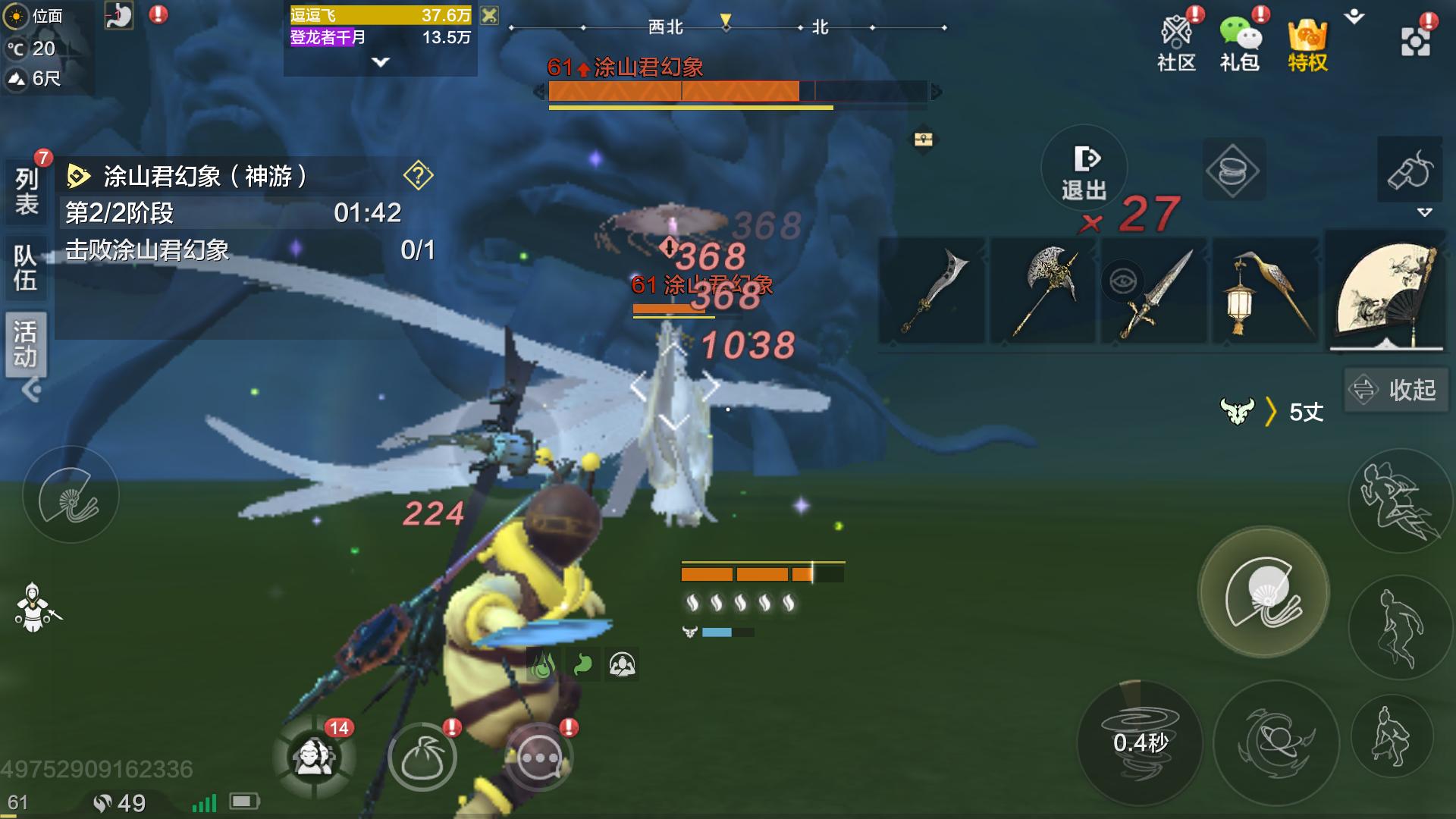Switch to the 队伍 team tab
Screen dimensions: 1456x819
click(x=25, y=268)
